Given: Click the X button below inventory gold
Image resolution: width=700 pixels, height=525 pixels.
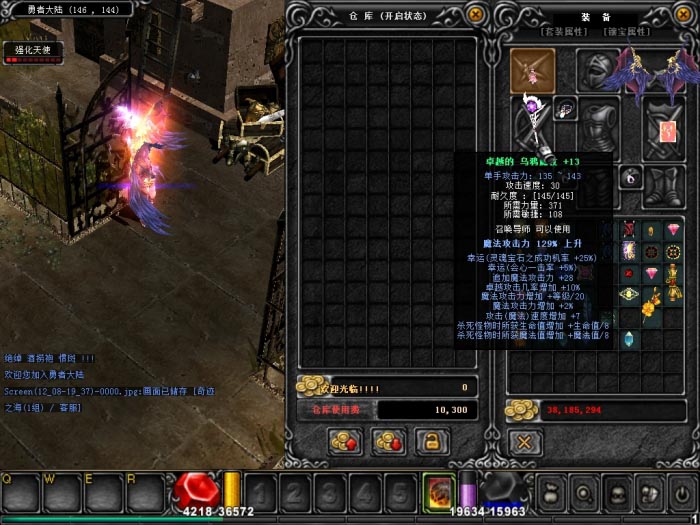Looking at the screenshot, I should point(522,440).
